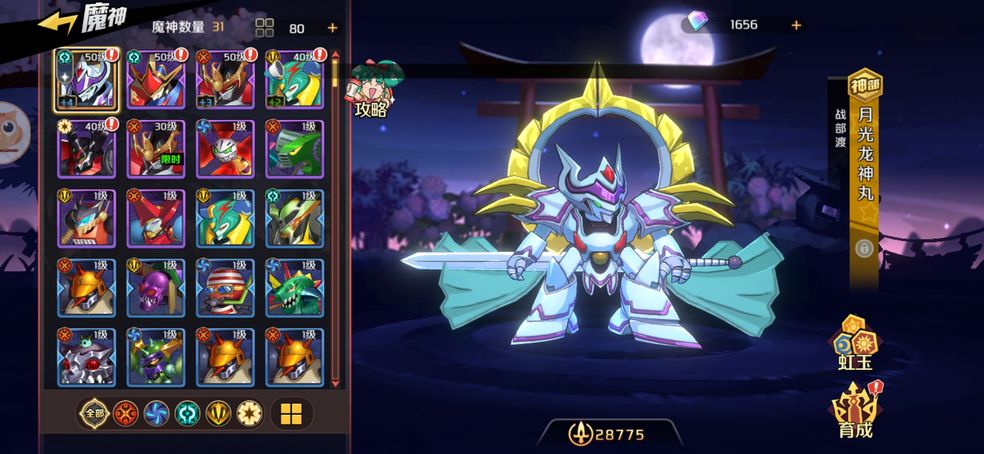984x454 pixels.
Task: Toggle the grid layout view button
Action: point(291,414)
